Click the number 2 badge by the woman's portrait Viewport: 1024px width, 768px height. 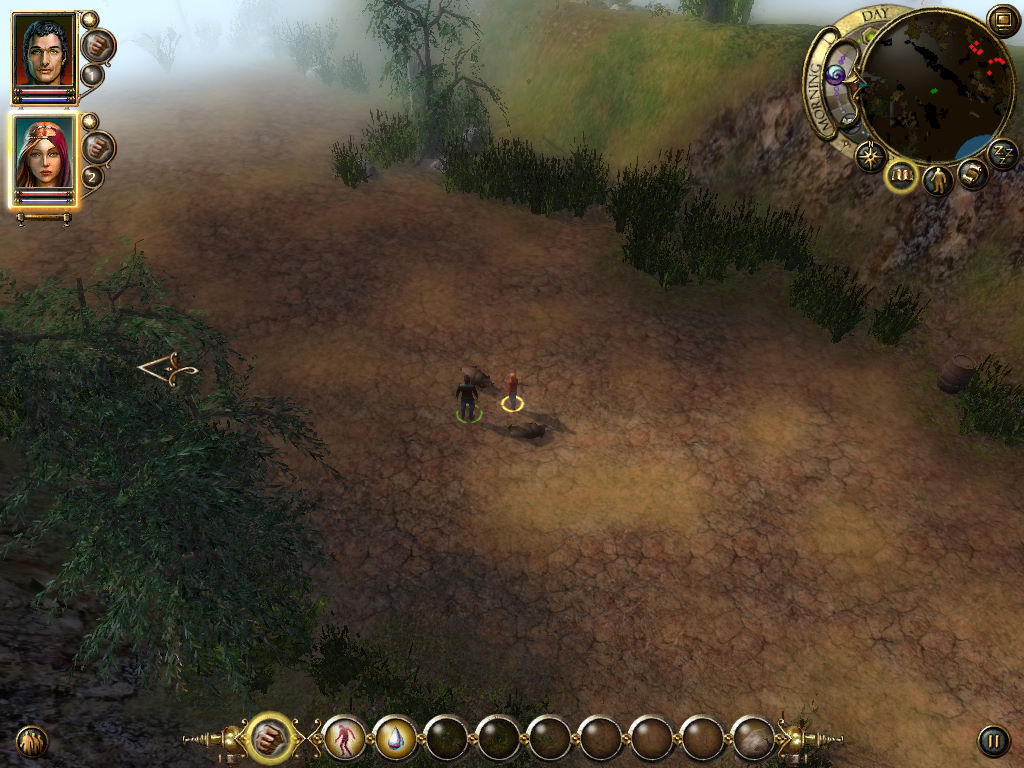click(x=92, y=178)
